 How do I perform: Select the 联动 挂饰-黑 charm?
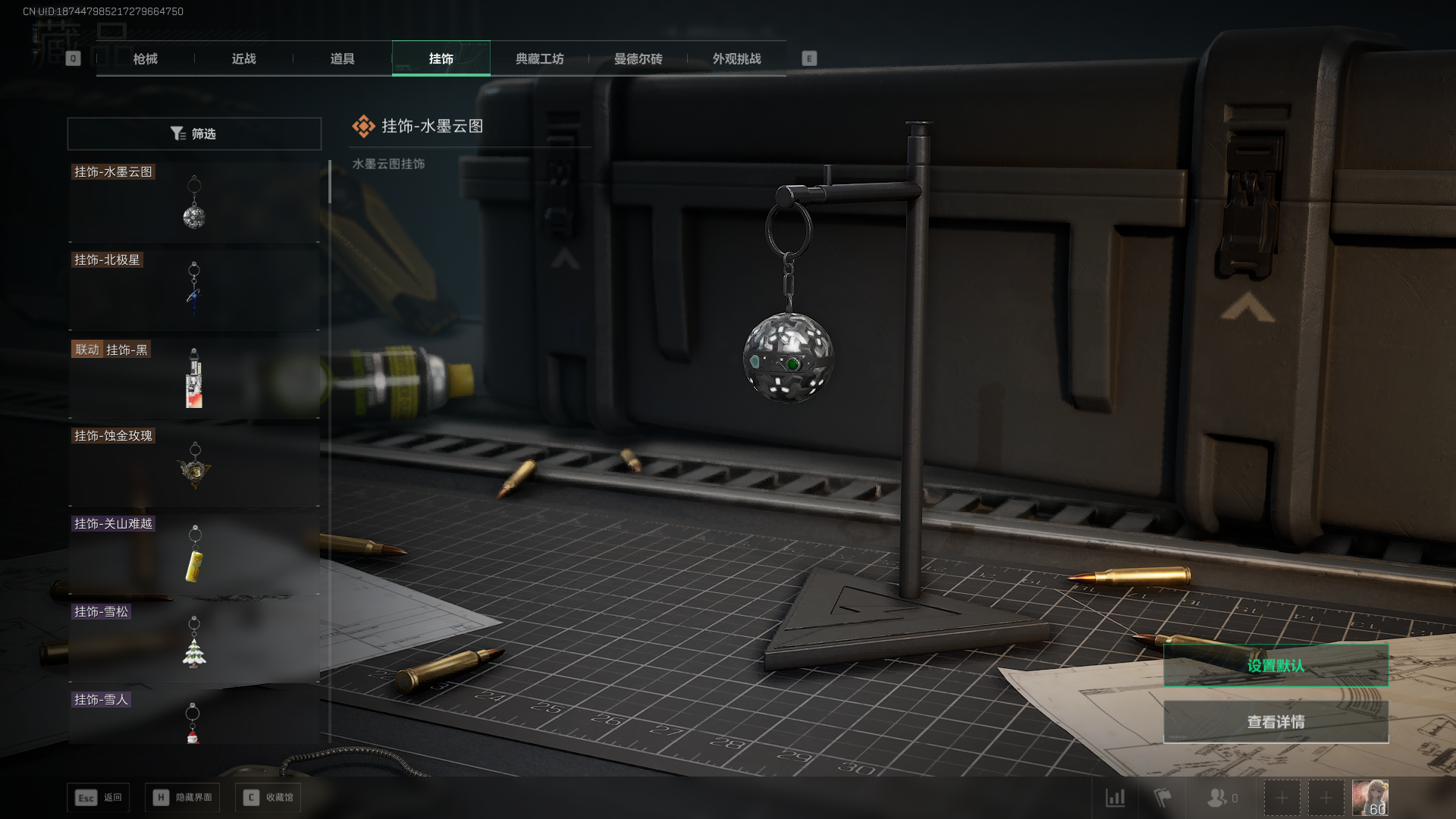click(x=194, y=378)
